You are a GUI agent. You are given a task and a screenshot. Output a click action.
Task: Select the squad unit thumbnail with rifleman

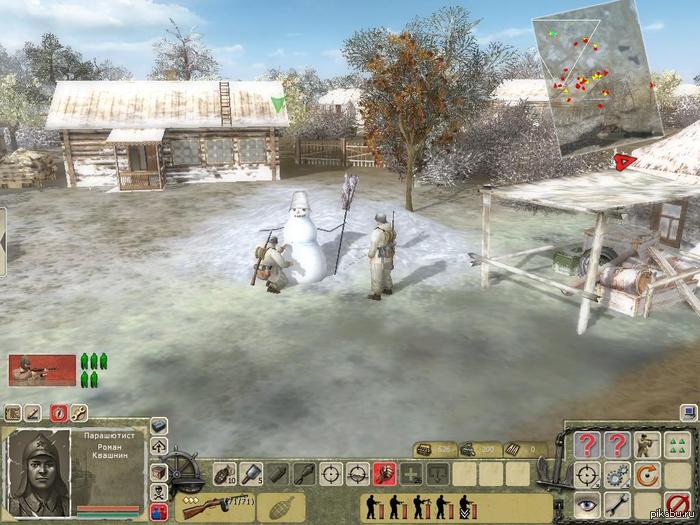pyautogui.click(x=42, y=369)
